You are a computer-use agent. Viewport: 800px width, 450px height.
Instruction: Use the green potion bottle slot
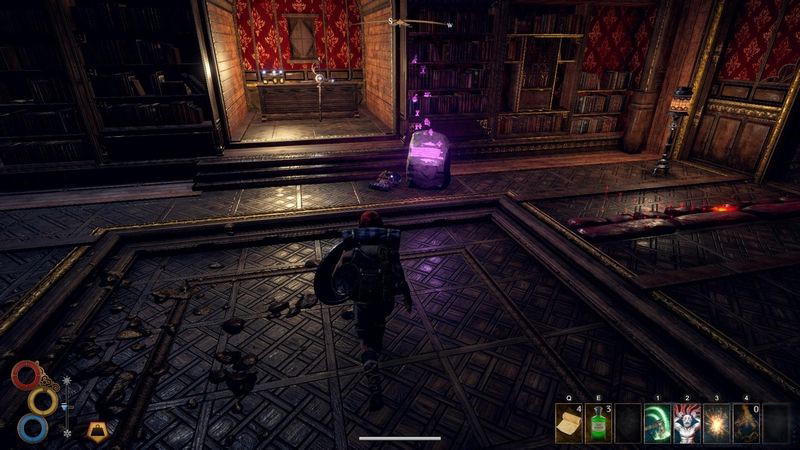tap(599, 423)
